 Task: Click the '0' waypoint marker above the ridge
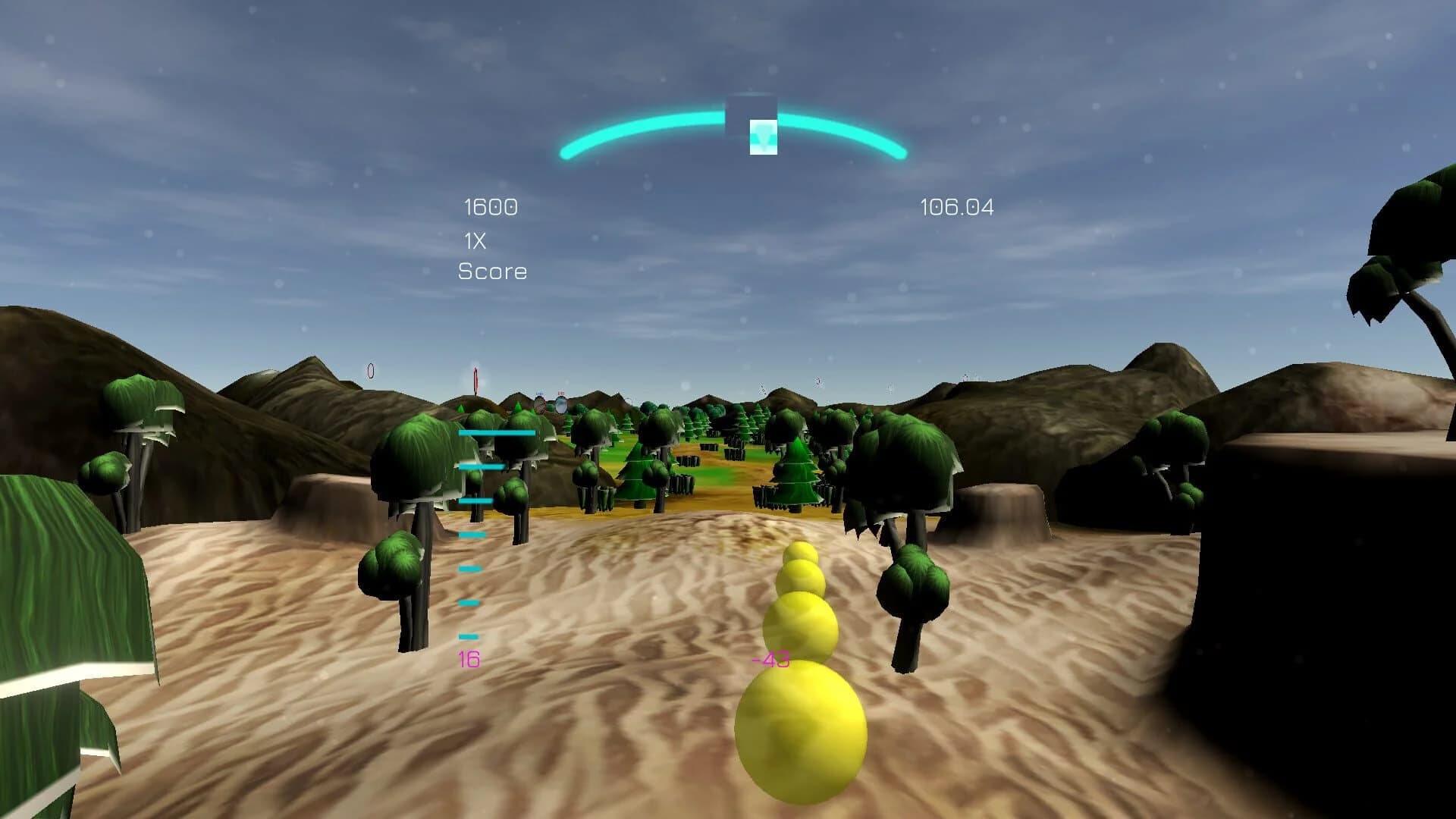coord(371,370)
